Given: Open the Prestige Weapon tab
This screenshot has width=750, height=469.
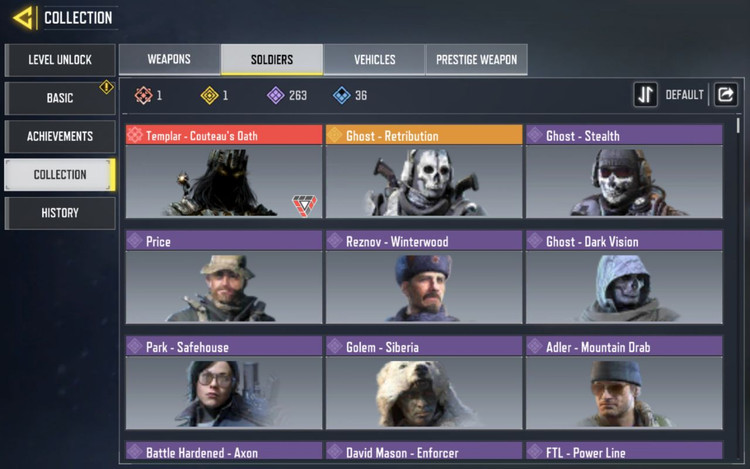Looking at the screenshot, I should click(x=476, y=60).
